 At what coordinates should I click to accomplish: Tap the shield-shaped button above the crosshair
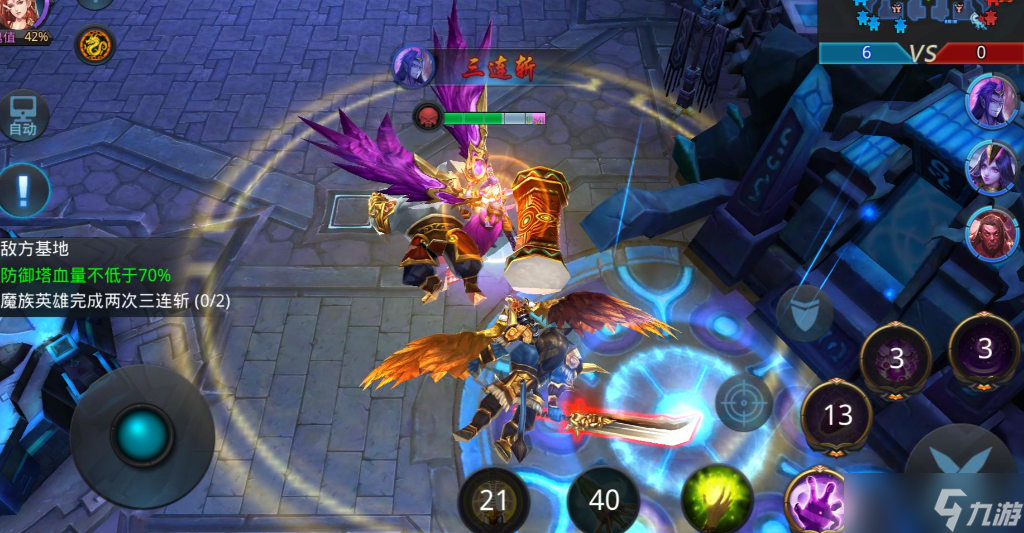[805, 312]
